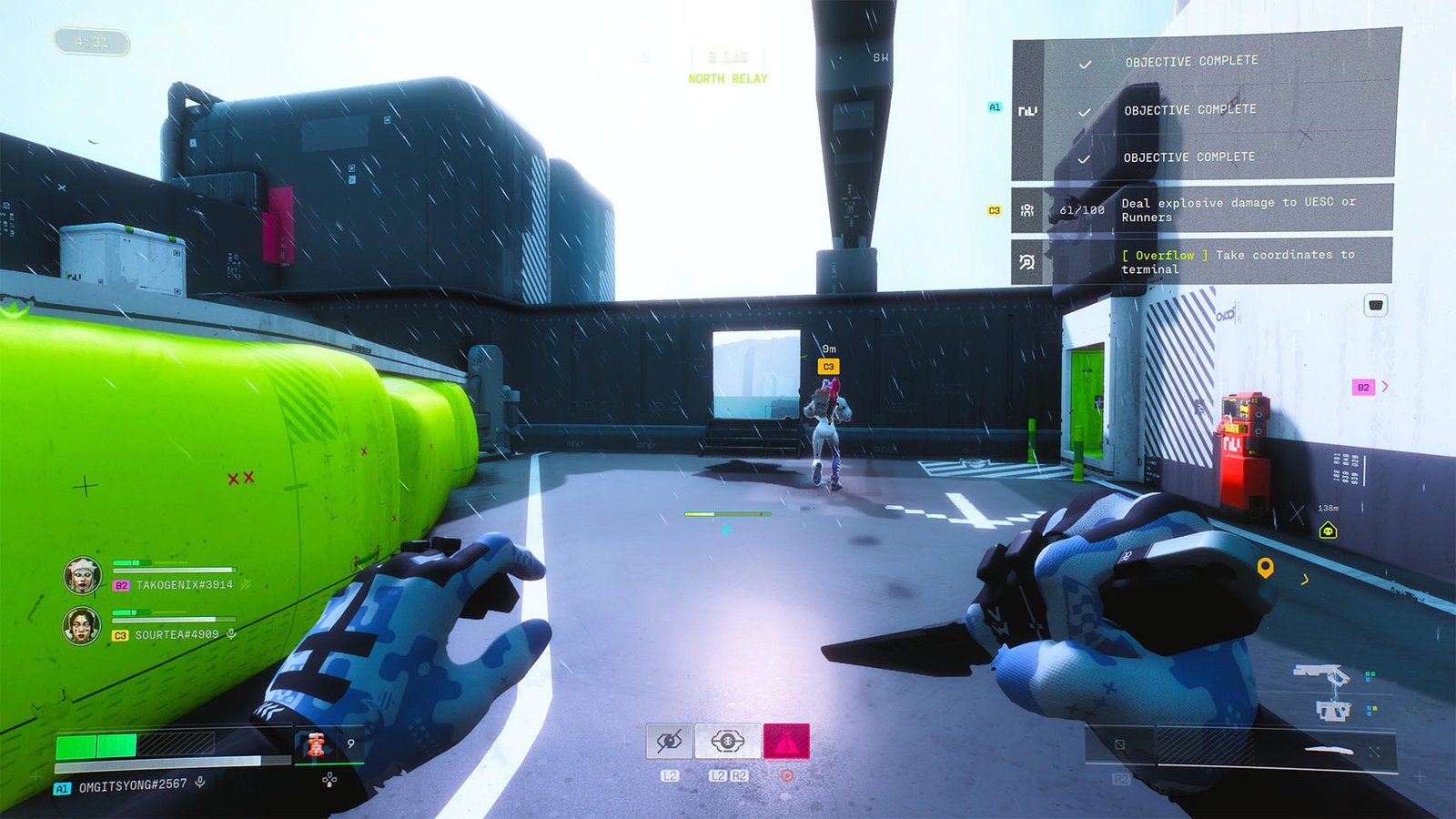
Task: Check the topmost OBJECTIVE COMPLETE checkmark
Action: pyautogui.click(x=1083, y=62)
